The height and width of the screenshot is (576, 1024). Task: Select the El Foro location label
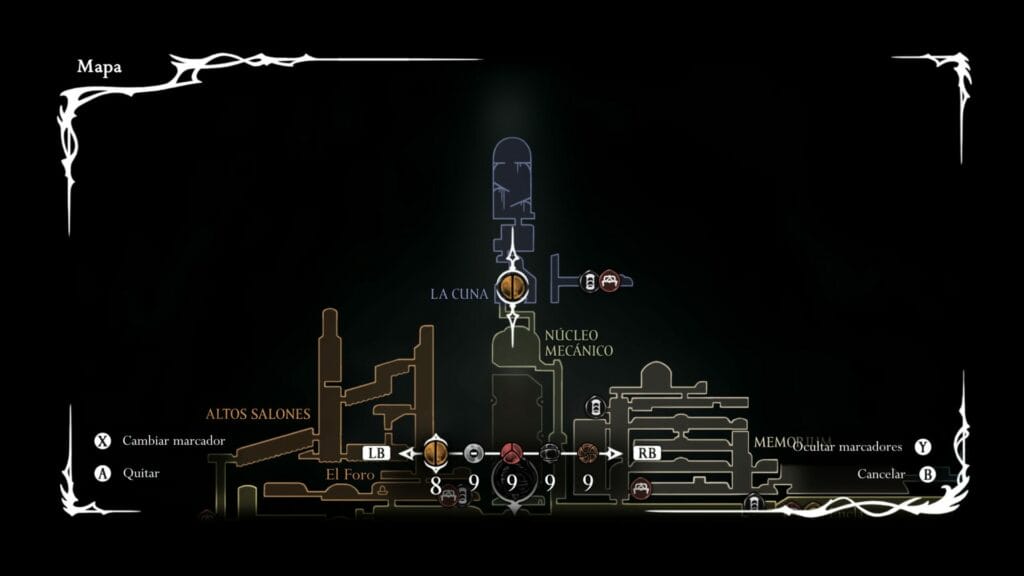click(x=350, y=474)
